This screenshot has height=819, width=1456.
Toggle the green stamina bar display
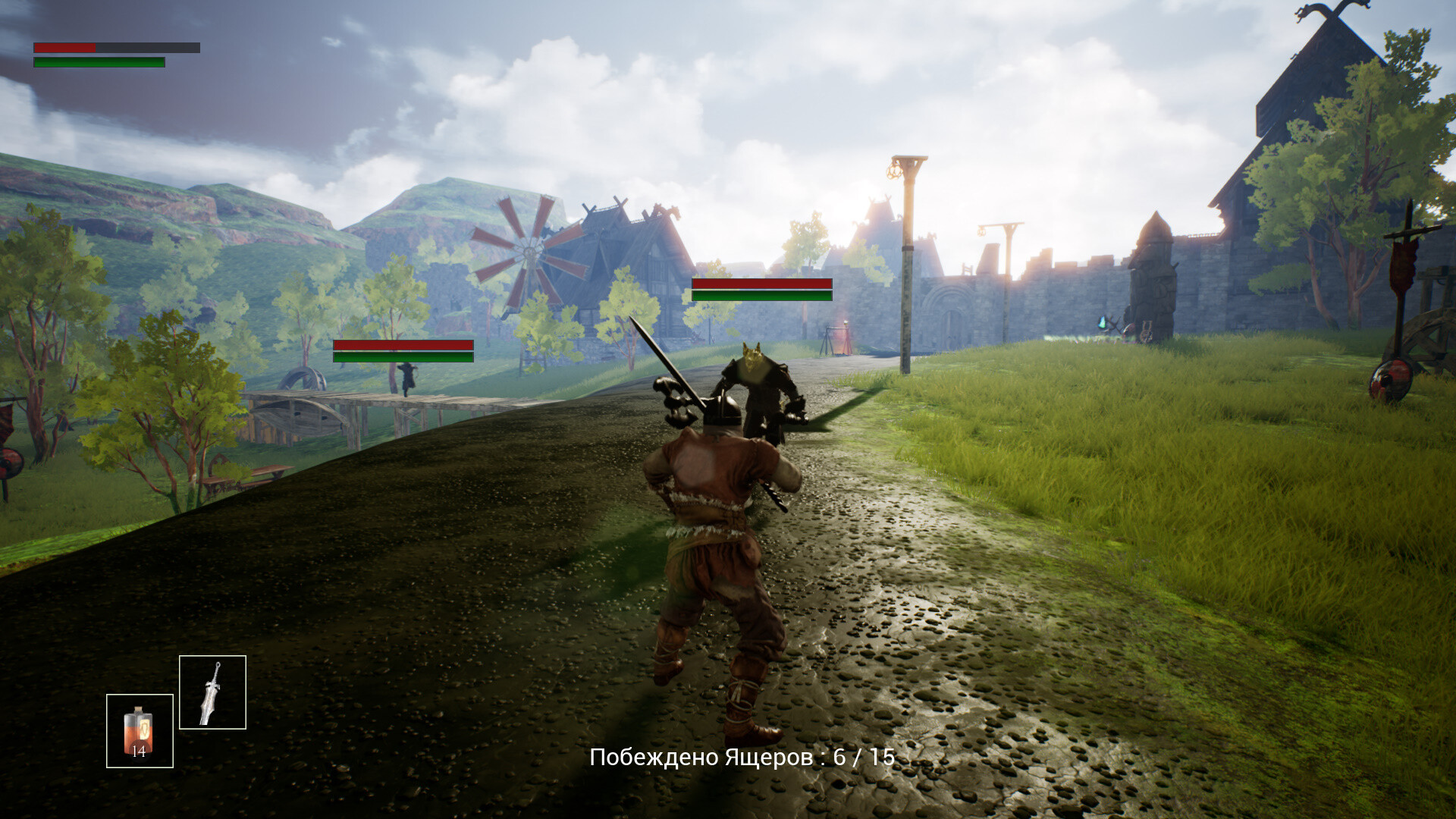[x=99, y=61]
